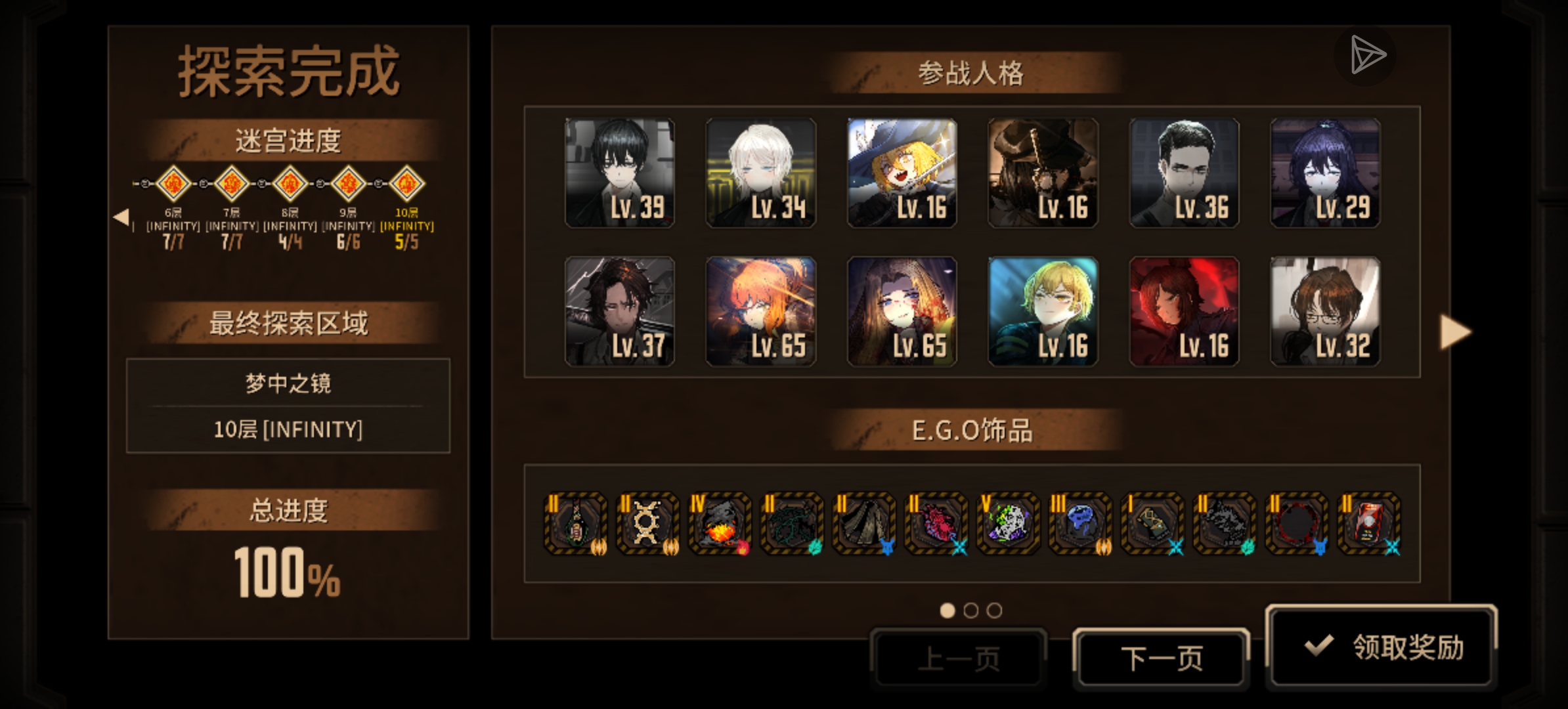Inspect the blue skull tier III E.G.O gift
Image resolution: width=1568 pixels, height=709 pixels.
[1080, 524]
